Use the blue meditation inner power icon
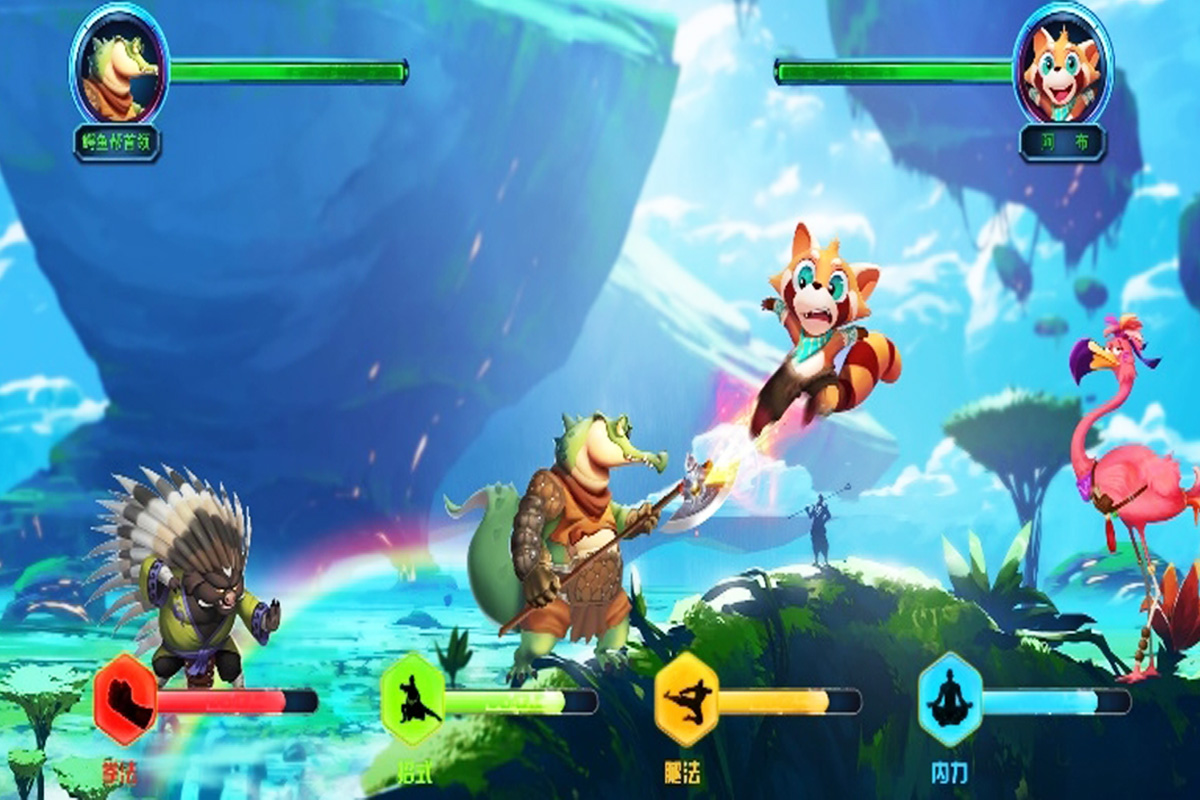Screen dimensions: 1200x800 (x=949, y=700)
